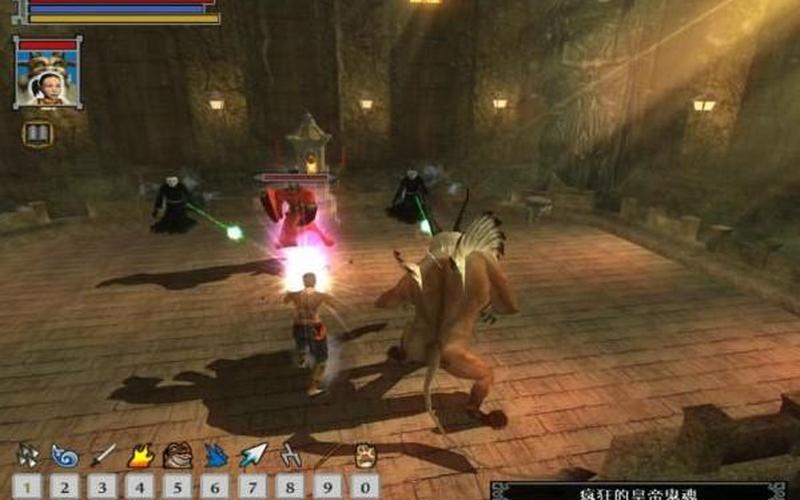
Task: Click hotbar slot number 9
Action: [329, 486]
